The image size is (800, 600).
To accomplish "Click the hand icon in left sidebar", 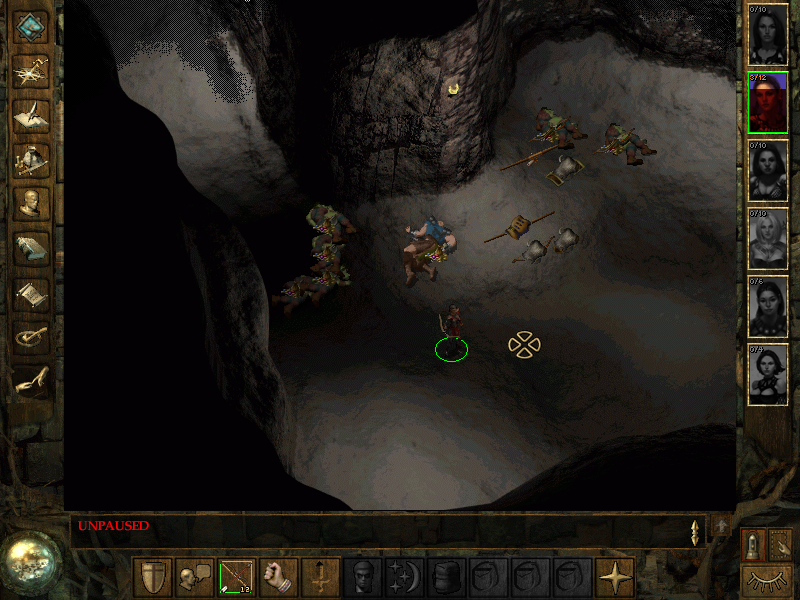I will tap(32, 380).
